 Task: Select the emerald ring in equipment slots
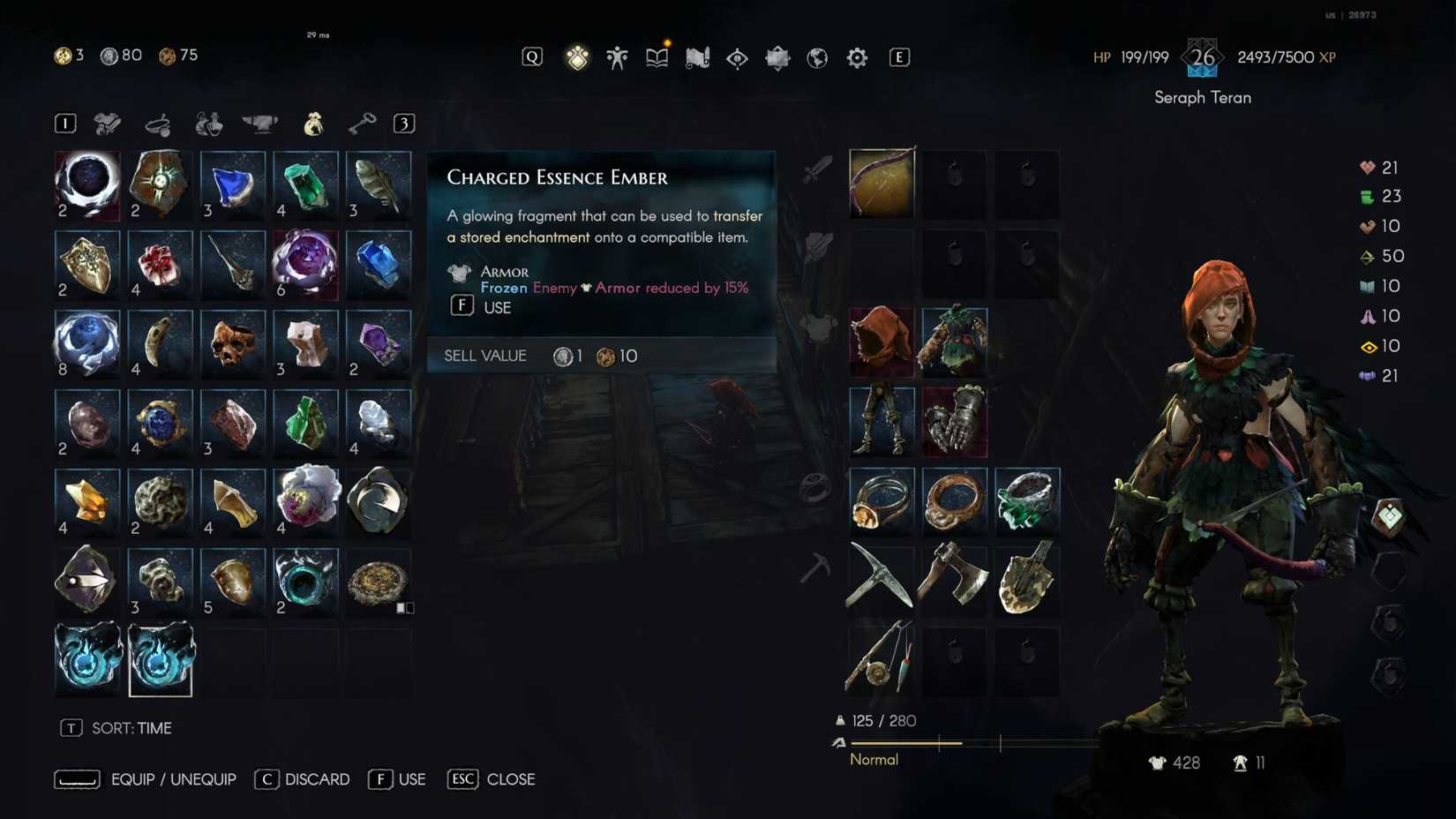pos(1026,501)
